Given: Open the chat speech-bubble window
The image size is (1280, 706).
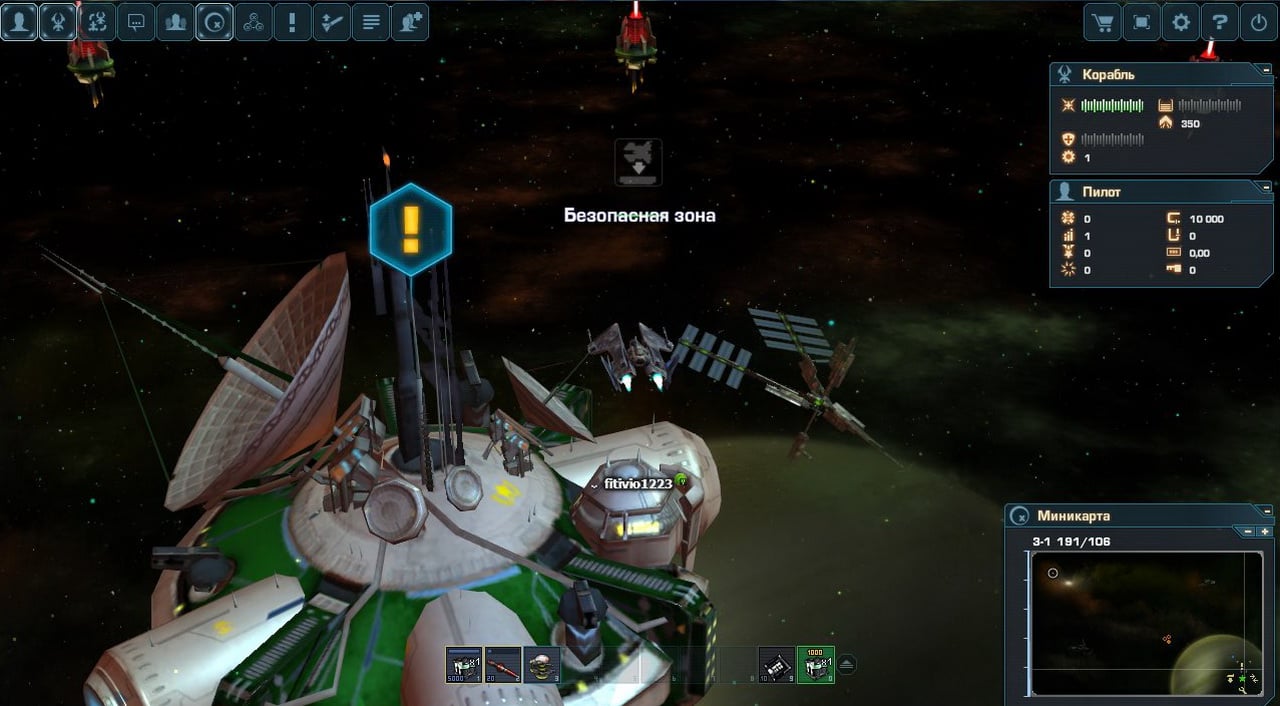Looking at the screenshot, I should tap(136, 21).
